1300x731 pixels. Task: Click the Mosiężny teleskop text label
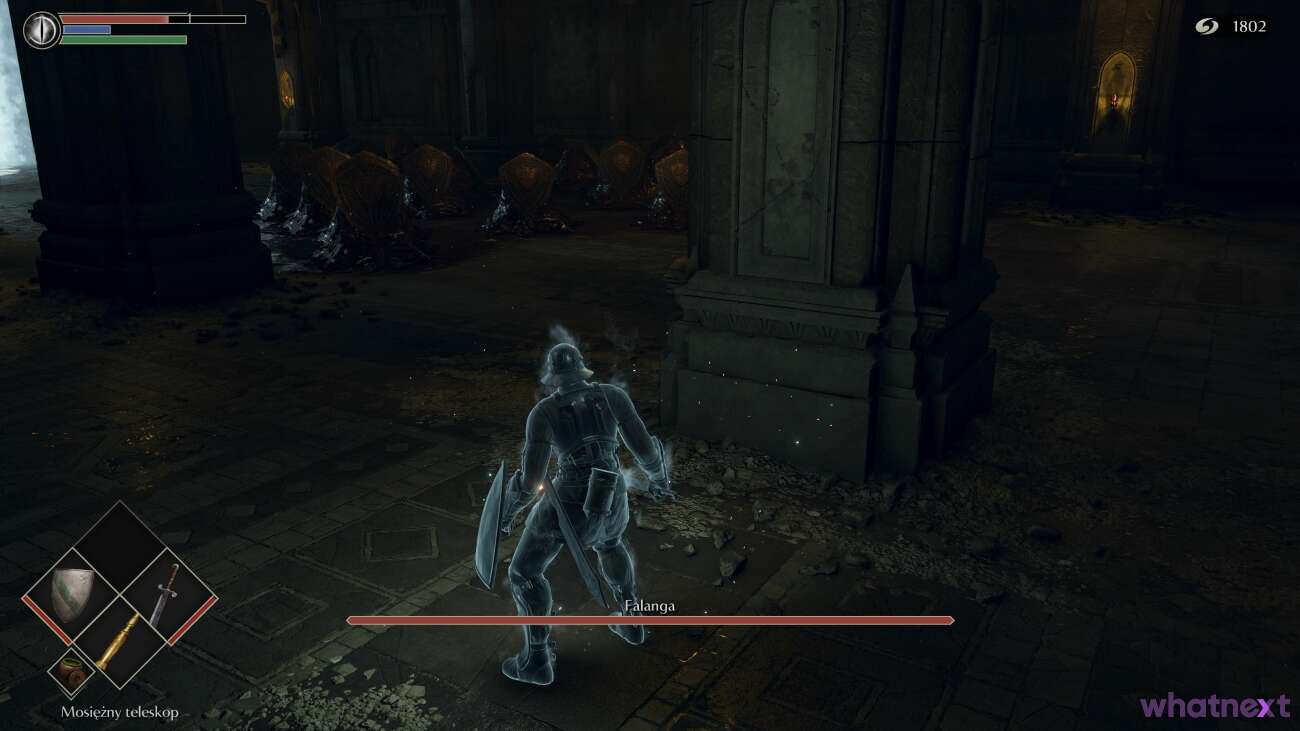point(118,713)
